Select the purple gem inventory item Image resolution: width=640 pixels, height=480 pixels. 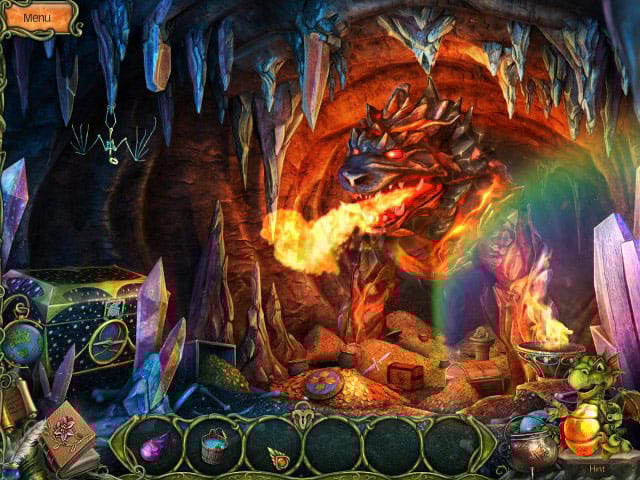(x=156, y=448)
